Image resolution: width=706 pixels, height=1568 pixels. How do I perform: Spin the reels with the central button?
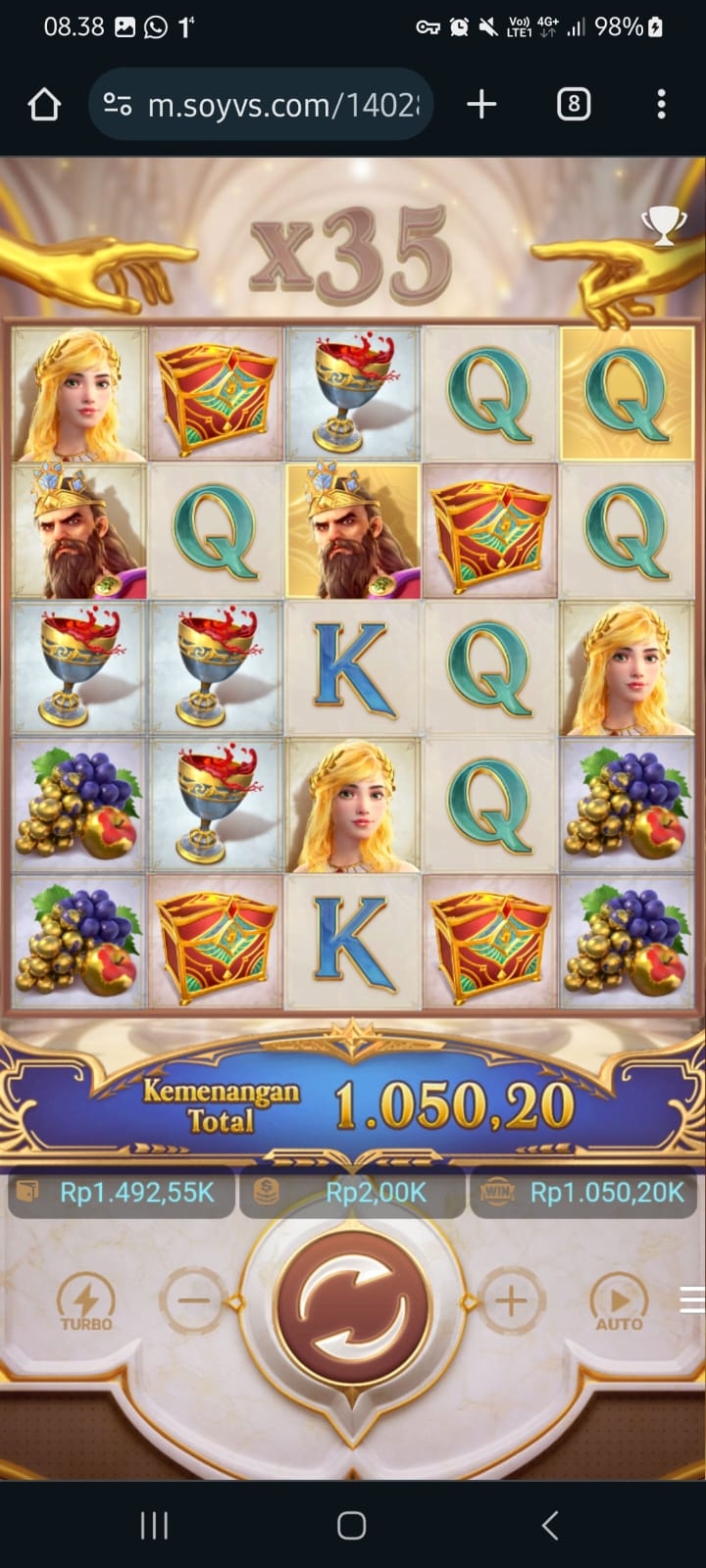353,1303
